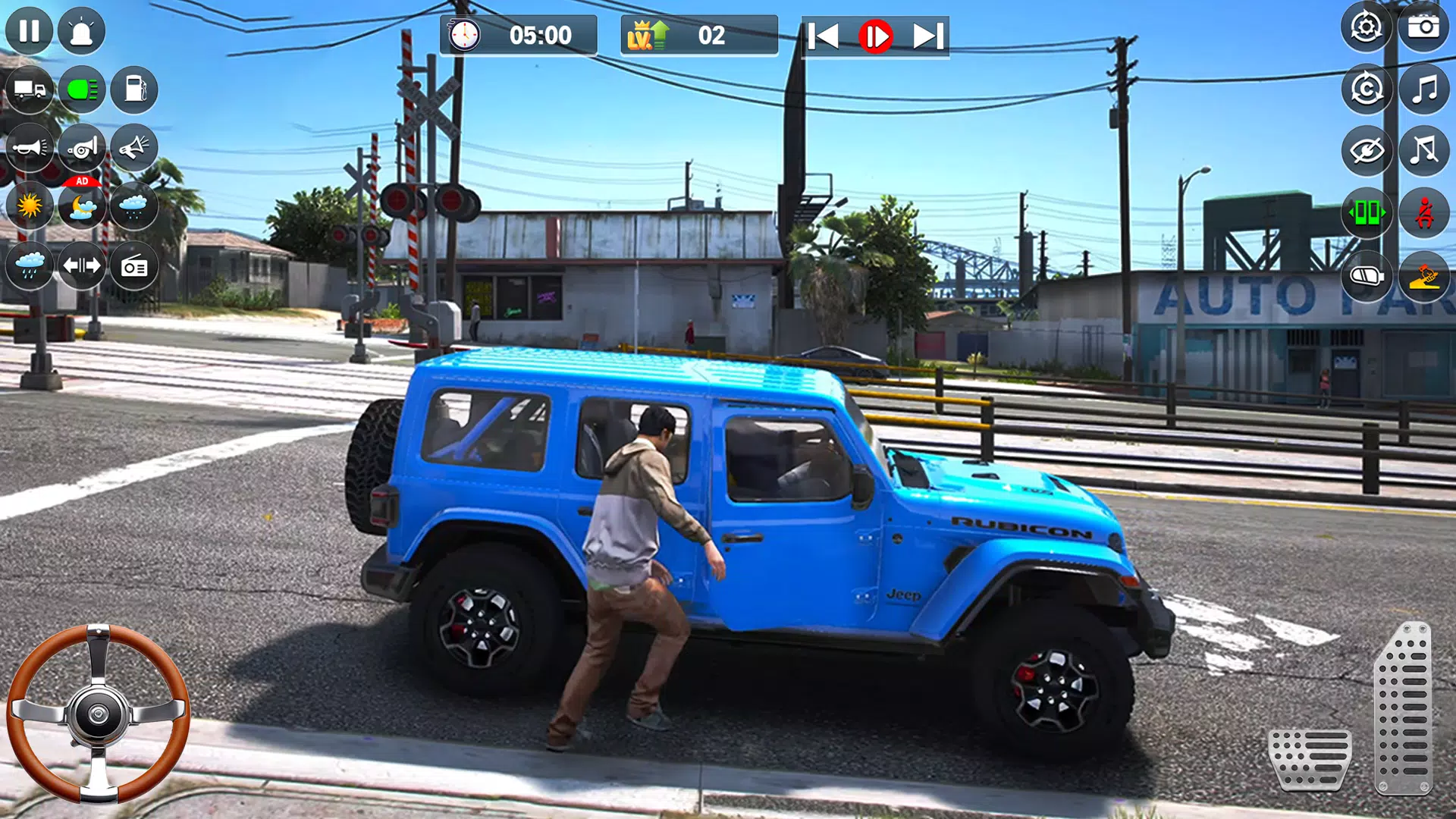Activate the emergency siren
This screenshot has height=819, width=1456.
tap(82, 30)
